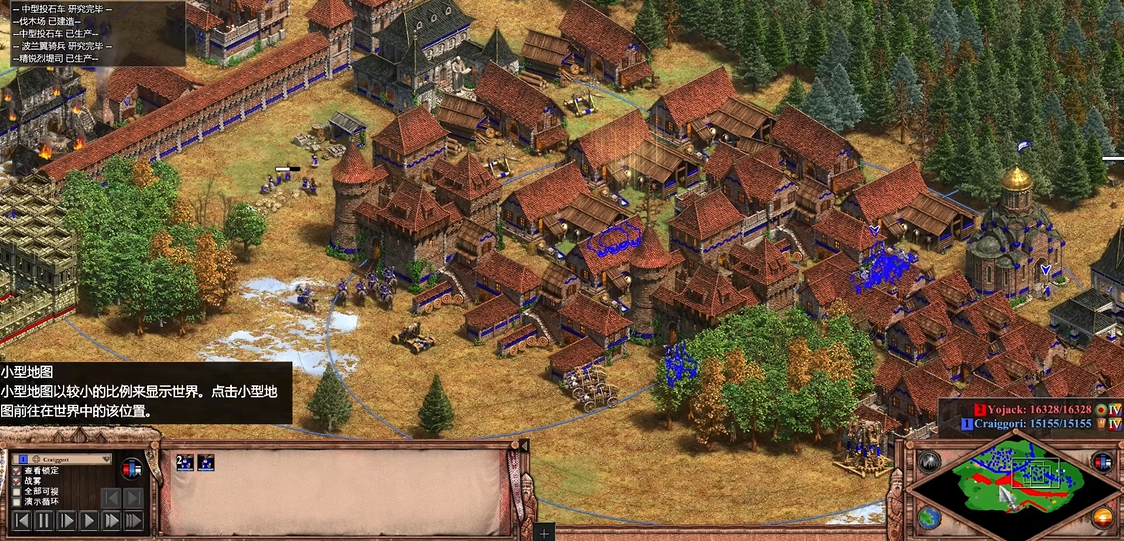Viewport: 1124px width, 541px height.
Task: Click the plus button at the bottom edge
Action: pos(544,532)
